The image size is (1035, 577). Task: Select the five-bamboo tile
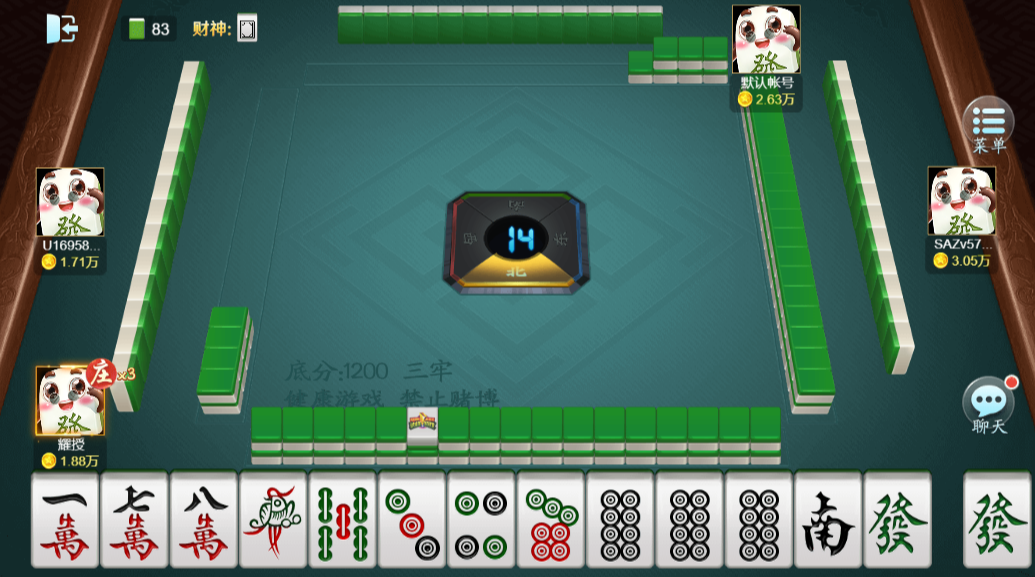(342, 521)
